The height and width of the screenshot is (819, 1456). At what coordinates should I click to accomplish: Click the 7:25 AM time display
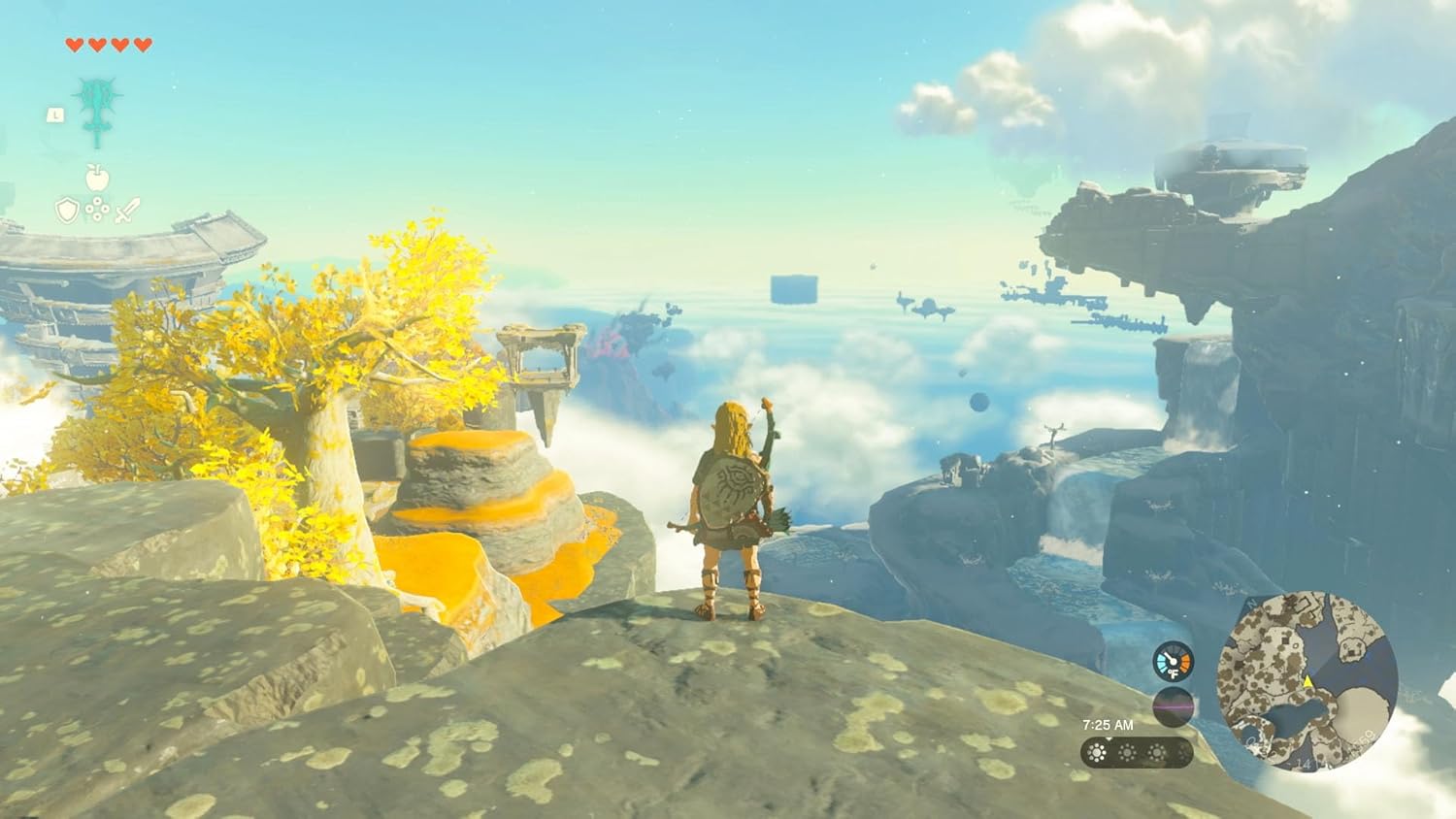coord(1109,724)
